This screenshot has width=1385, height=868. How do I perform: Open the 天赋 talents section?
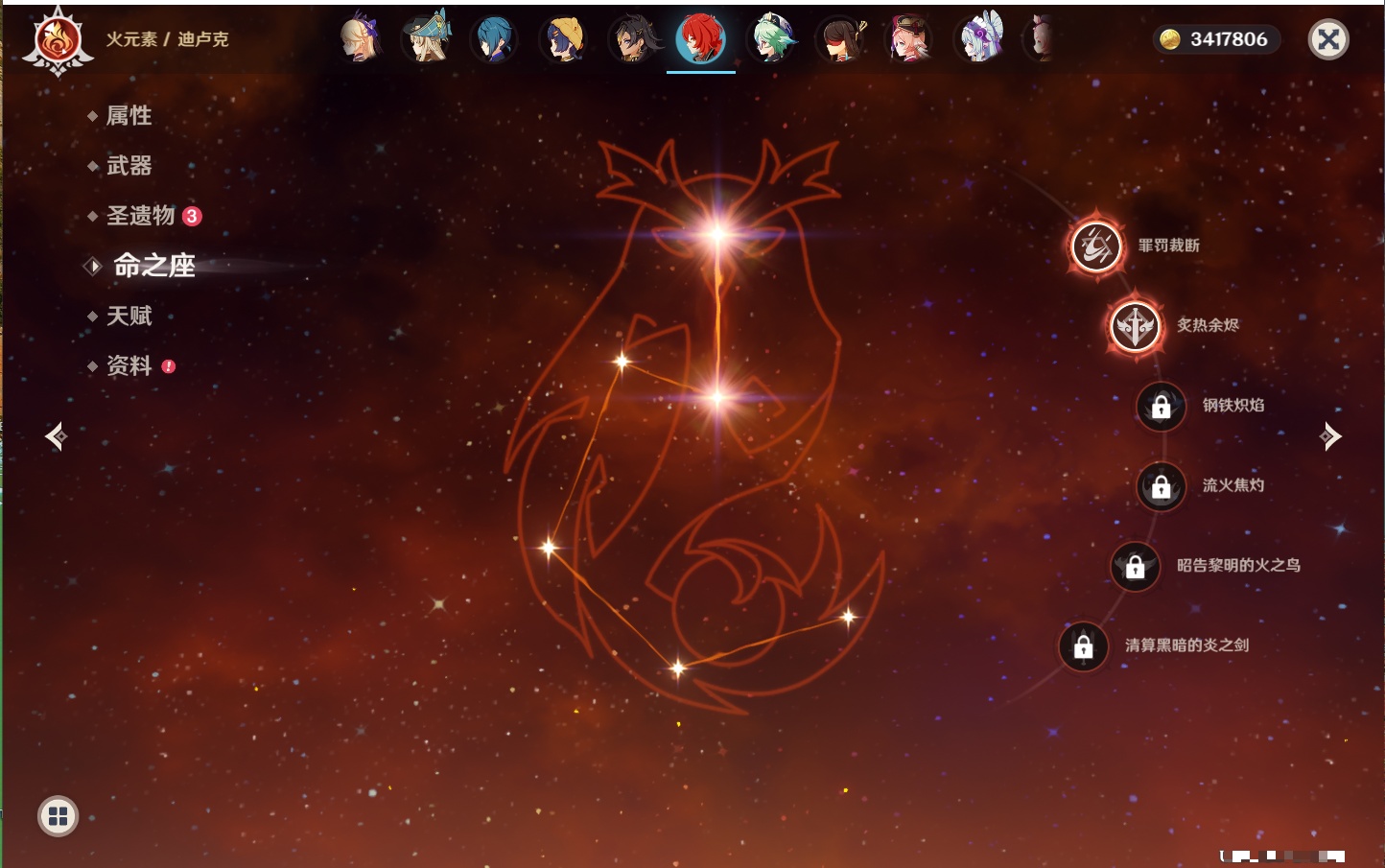coord(129,316)
